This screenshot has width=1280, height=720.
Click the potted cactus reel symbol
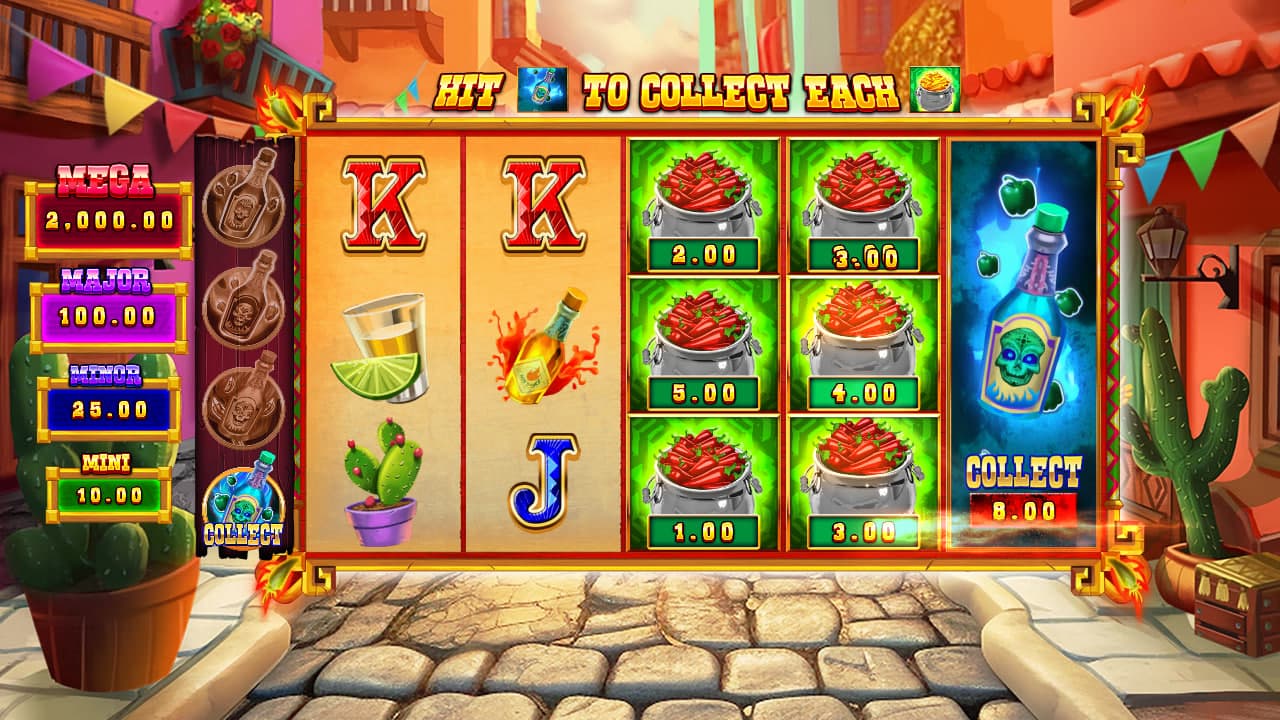[381, 482]
